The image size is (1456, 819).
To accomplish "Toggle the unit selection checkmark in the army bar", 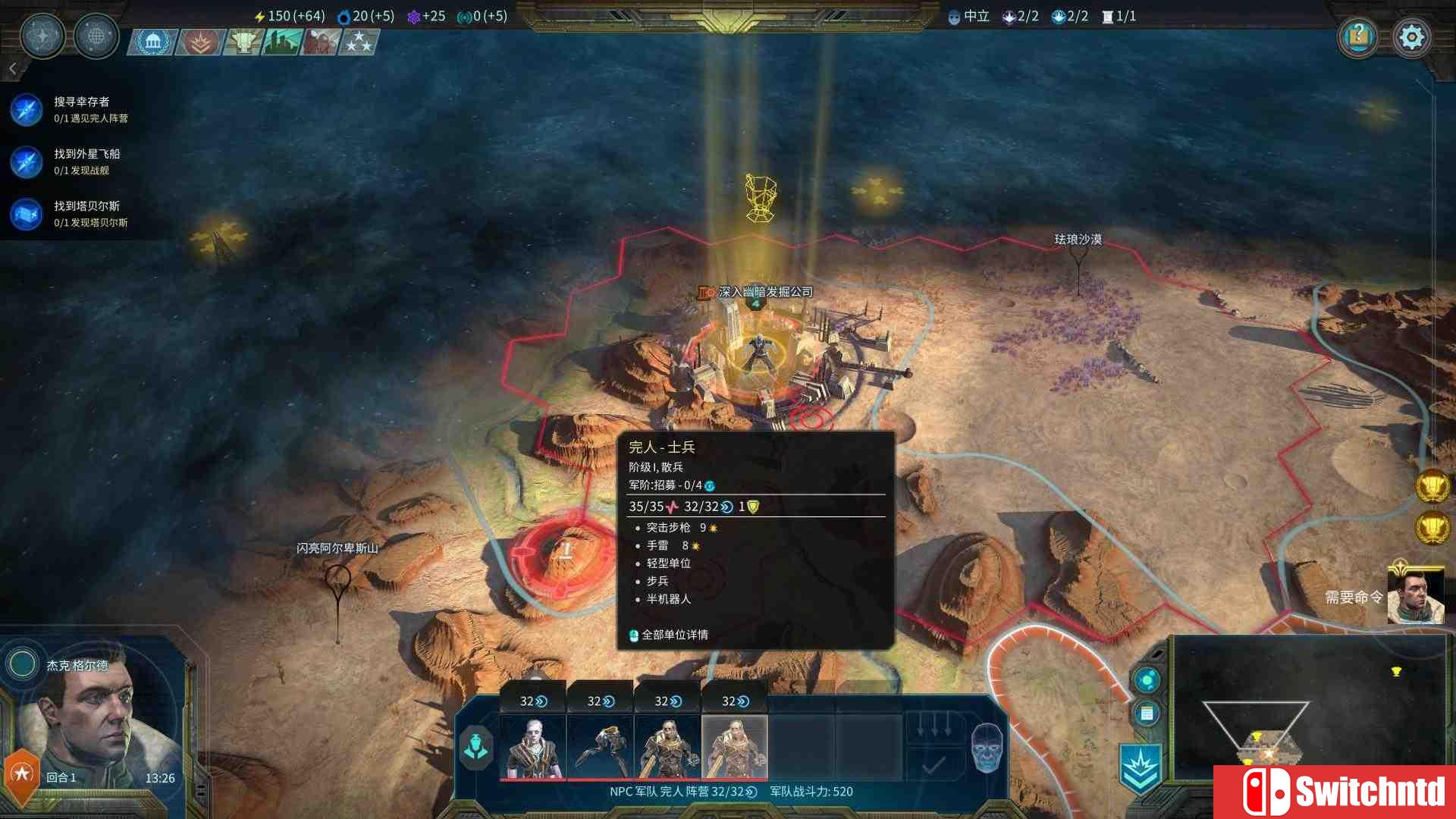I will click(x=930, y=767).
